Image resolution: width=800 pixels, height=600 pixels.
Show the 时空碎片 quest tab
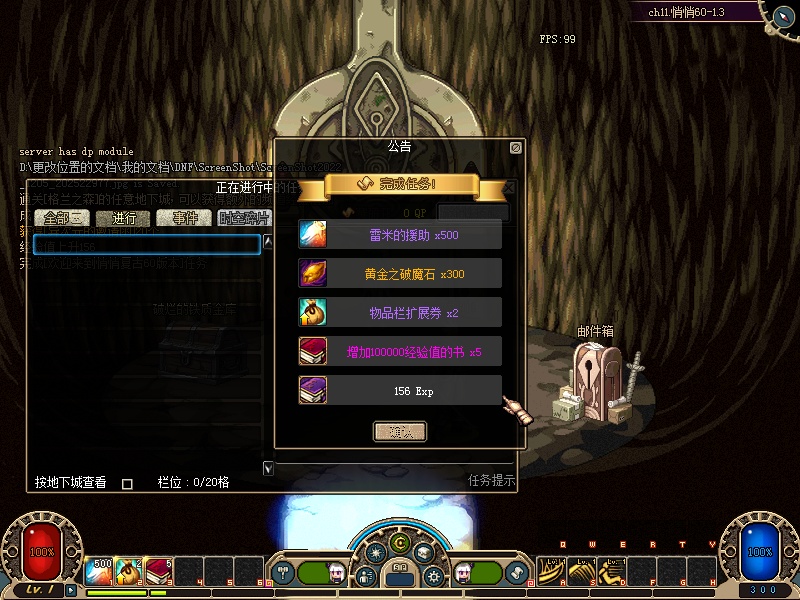(243, 218)
